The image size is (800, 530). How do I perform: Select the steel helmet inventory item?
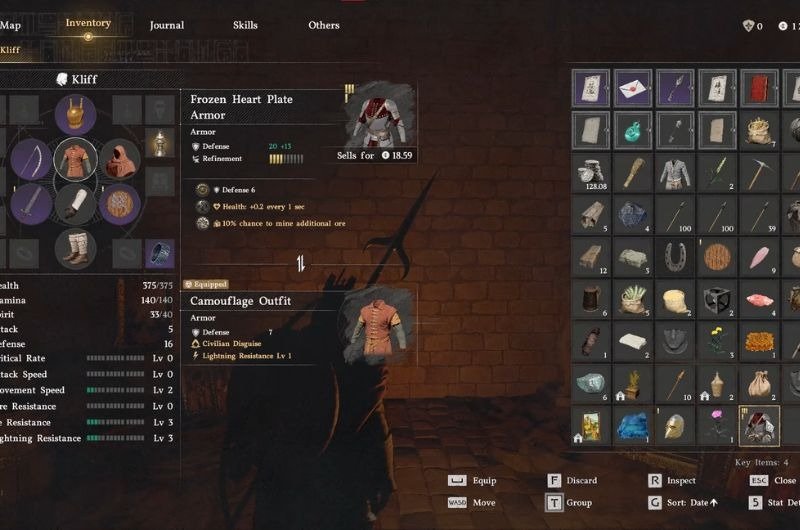click(x=675, y=425)
